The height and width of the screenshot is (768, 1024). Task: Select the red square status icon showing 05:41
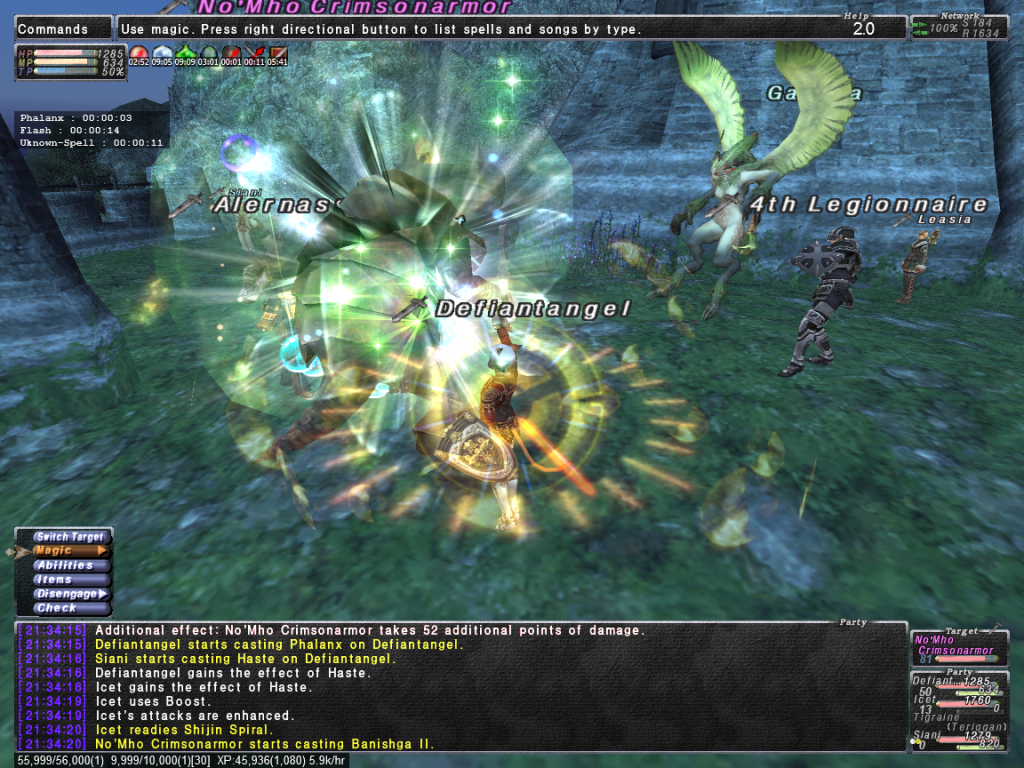tap(278, 52)
